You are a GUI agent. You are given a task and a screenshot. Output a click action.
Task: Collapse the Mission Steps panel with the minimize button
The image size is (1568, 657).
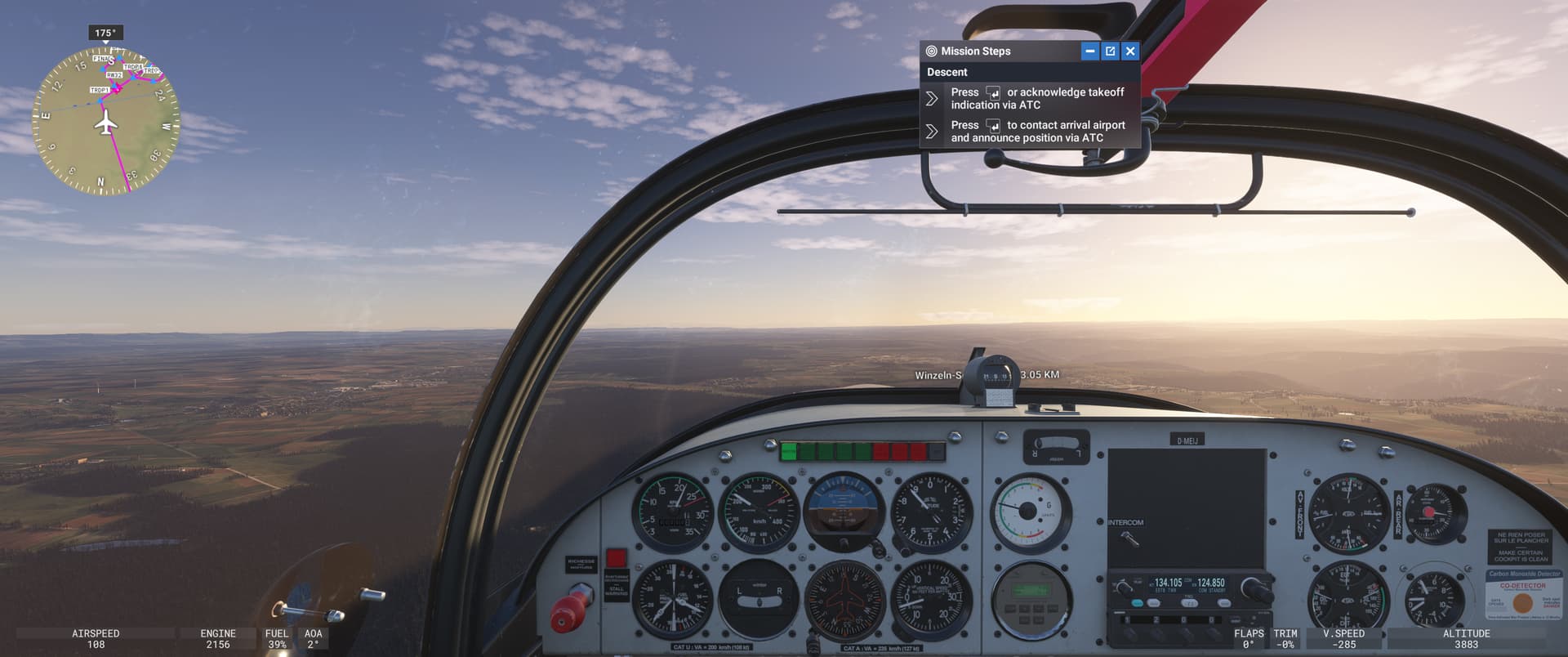coord(1089,51)
